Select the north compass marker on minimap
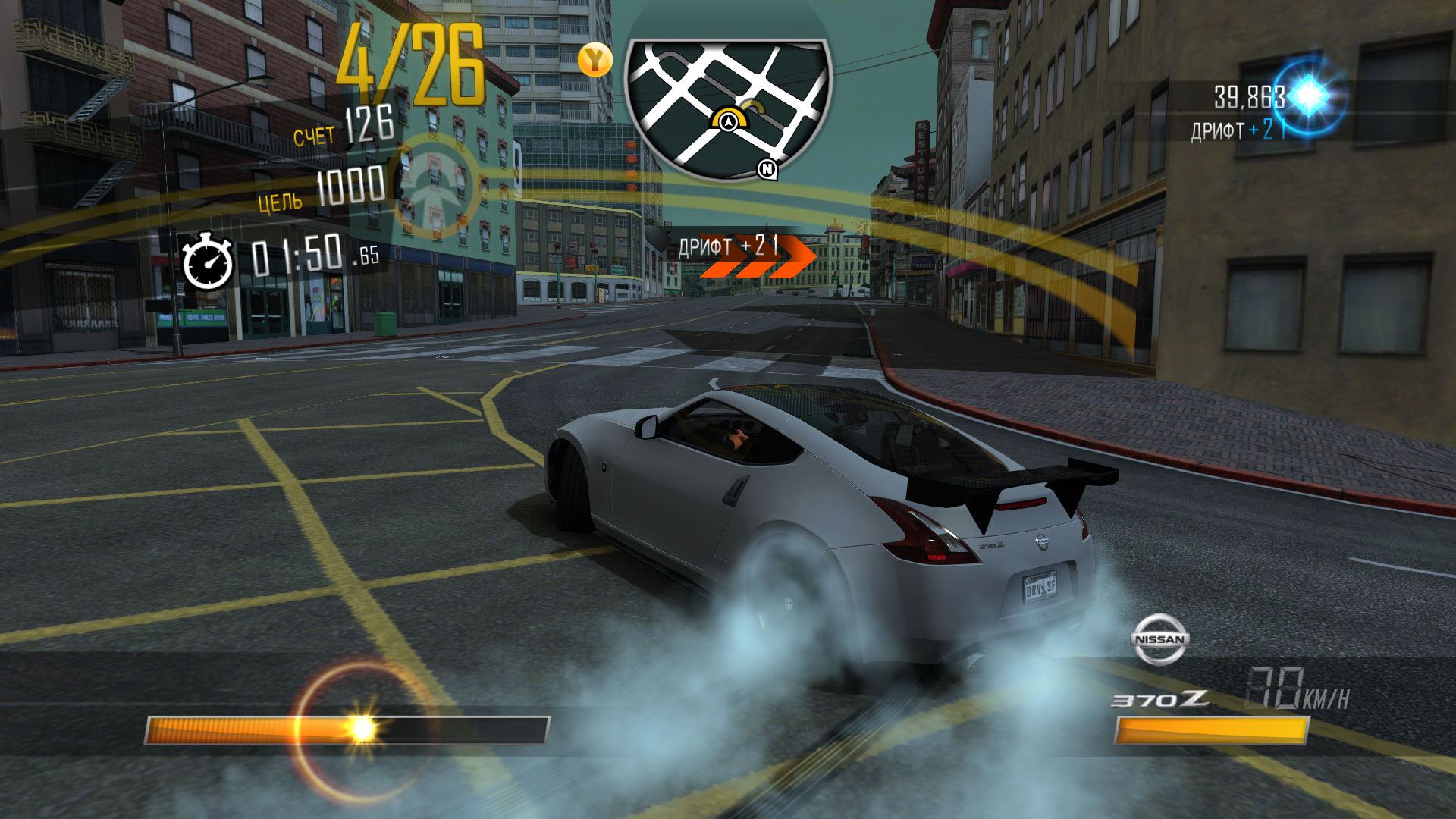 pos(767,169)
